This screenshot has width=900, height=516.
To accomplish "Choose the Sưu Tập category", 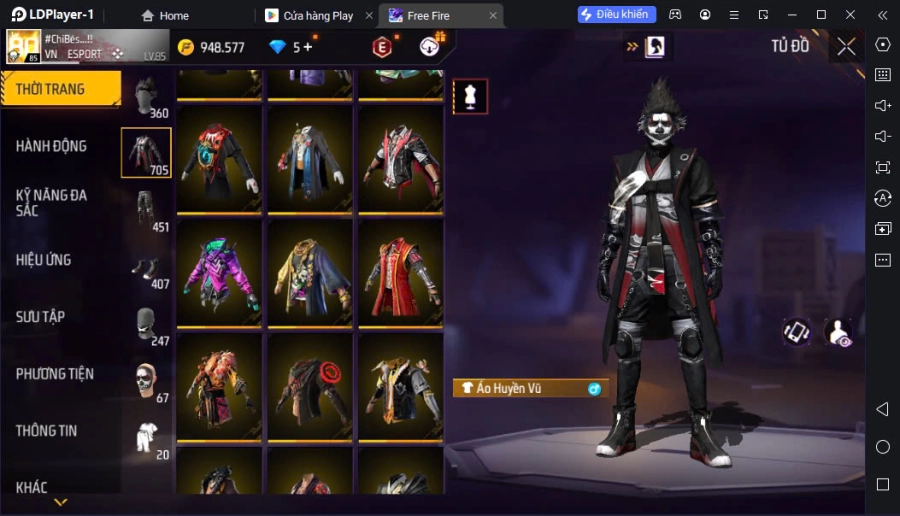I will 41,317.
